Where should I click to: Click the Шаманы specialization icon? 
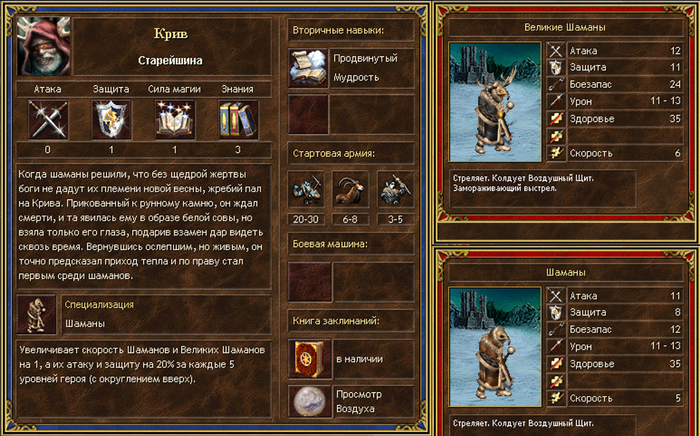click(37, 314)
